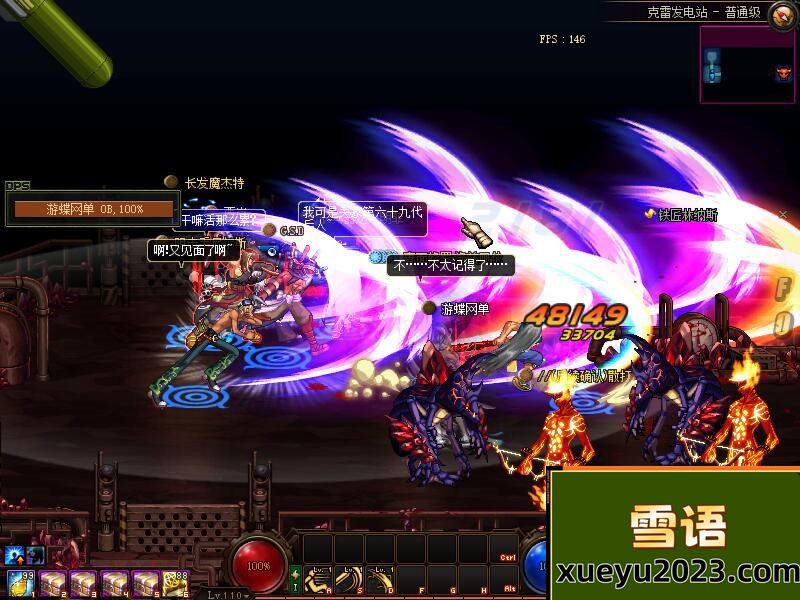800x600 pixels.
Task: Activate the skill in the S slot
Action: [x=349, y=580]
